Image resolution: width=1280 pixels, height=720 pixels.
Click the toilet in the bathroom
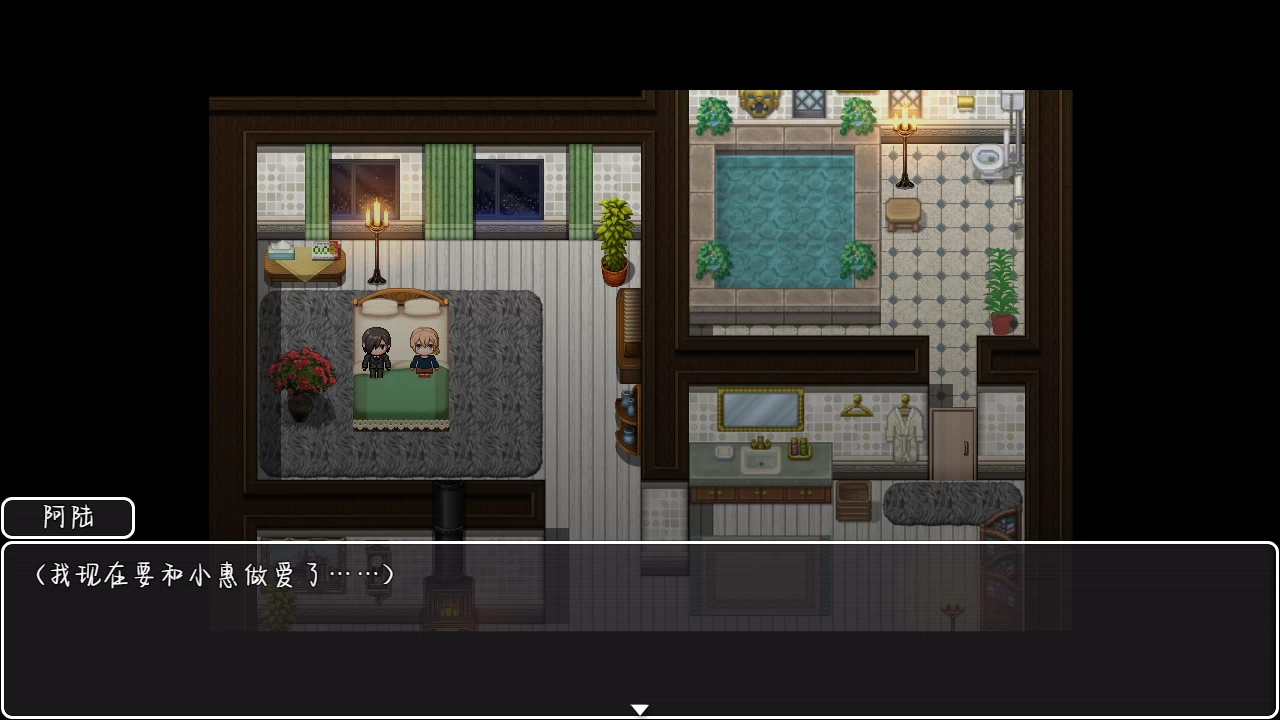click(x=988, y=158)
